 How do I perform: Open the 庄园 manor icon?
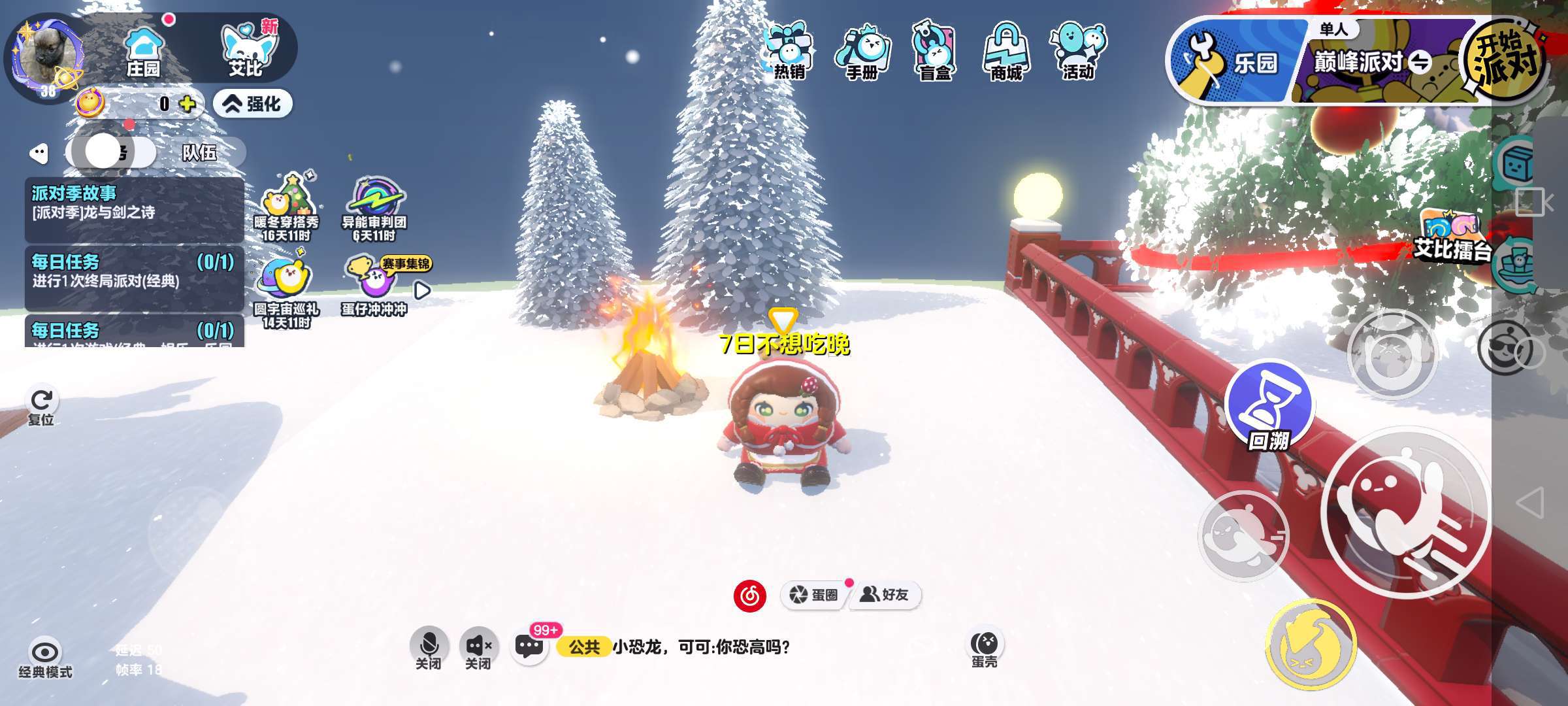pos(144,51)
